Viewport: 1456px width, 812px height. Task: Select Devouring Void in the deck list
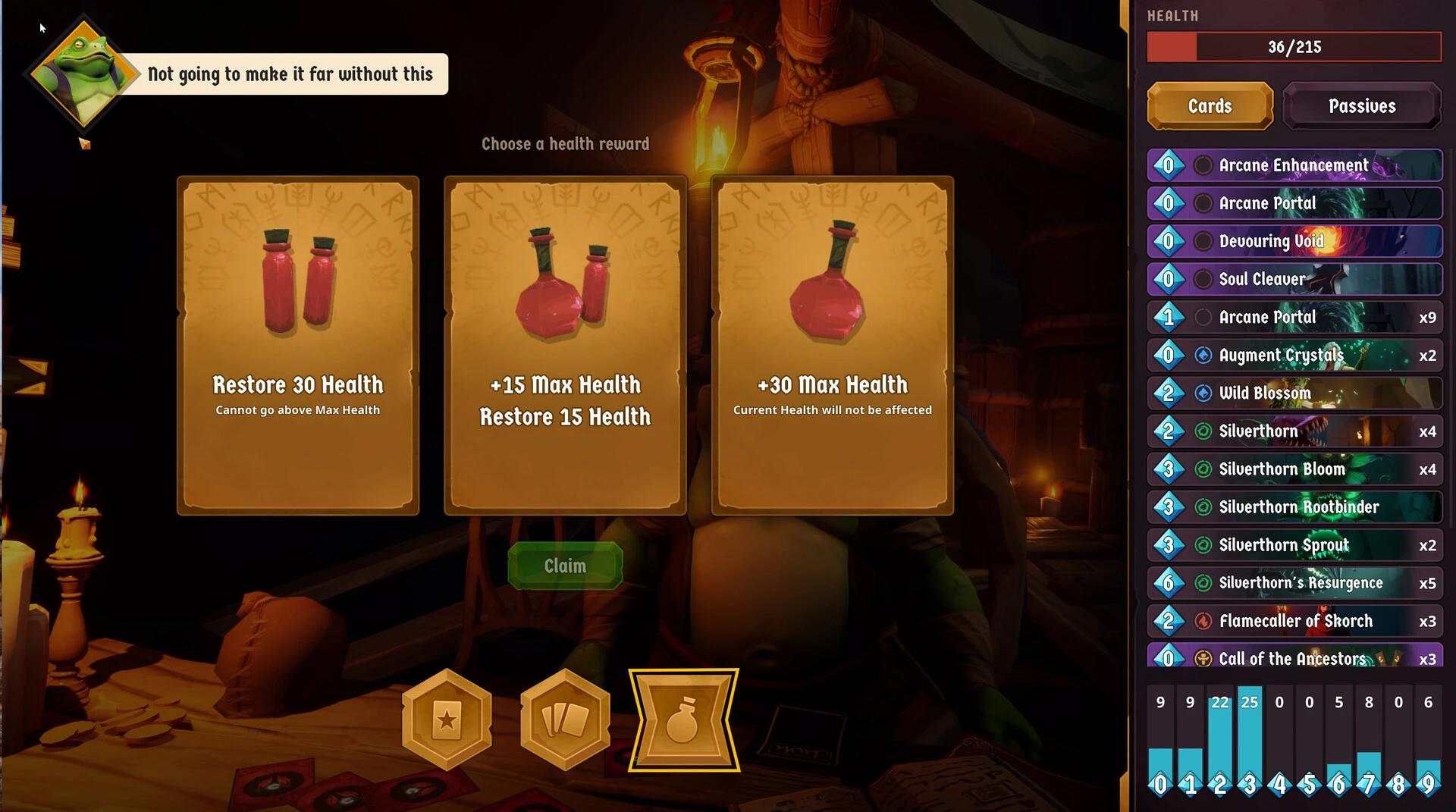click(1294, 241)
